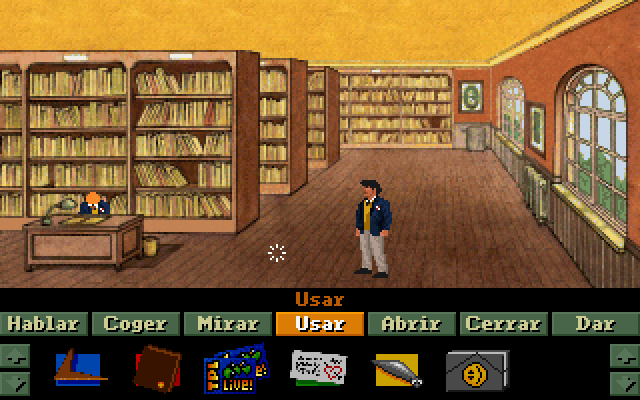640x400 pixels.
Task: Activate the Mirar verb
Action: 229,324
